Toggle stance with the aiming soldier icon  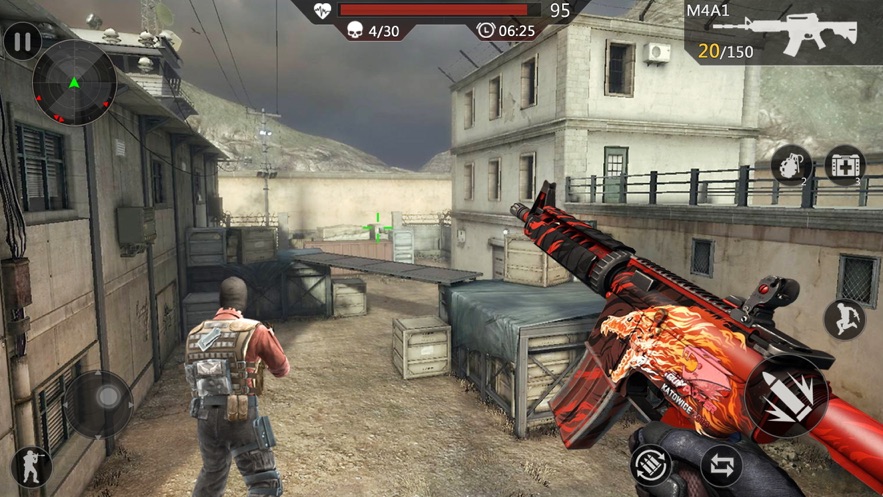30,468
